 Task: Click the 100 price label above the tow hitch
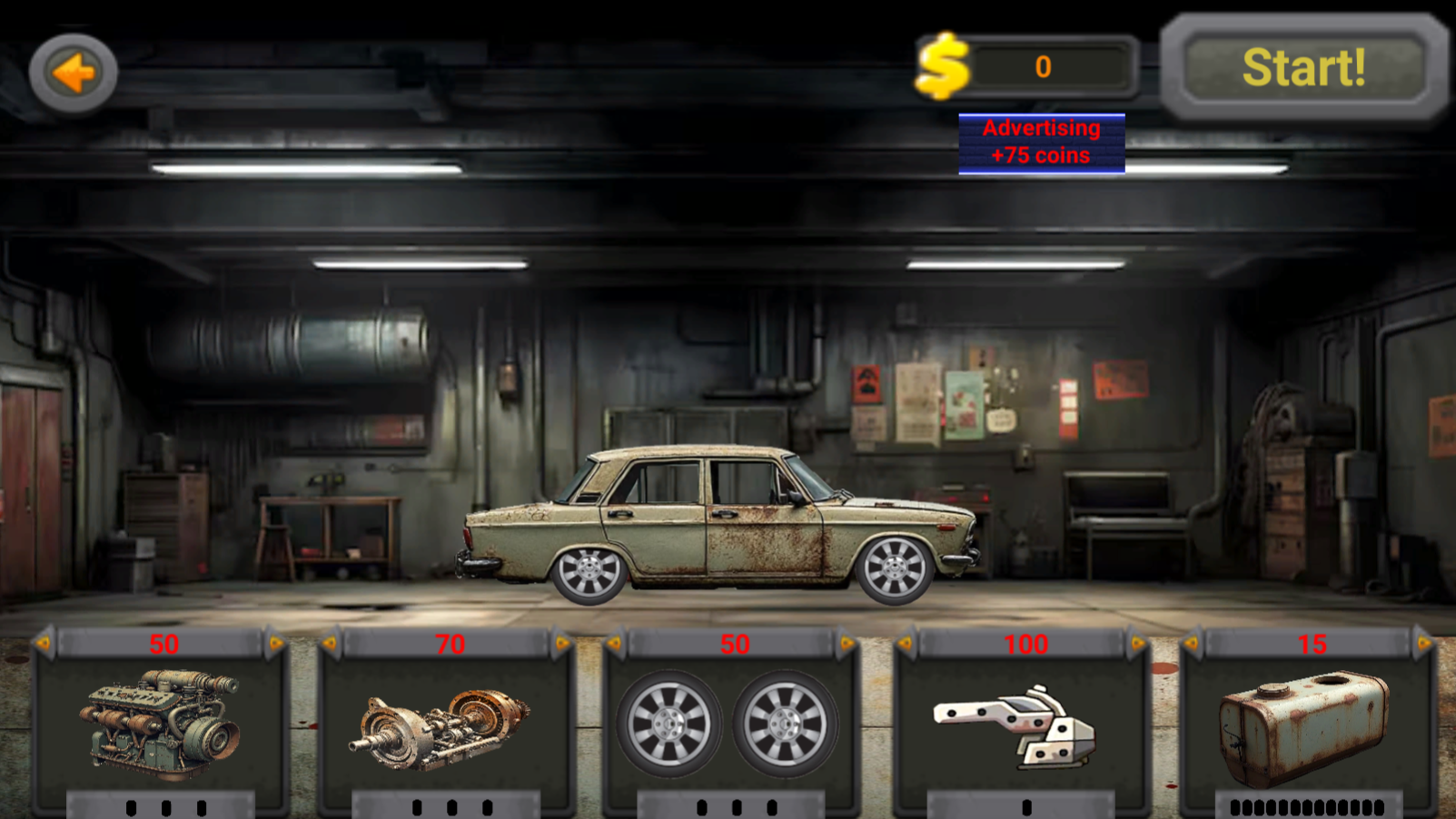point(1025,644)
